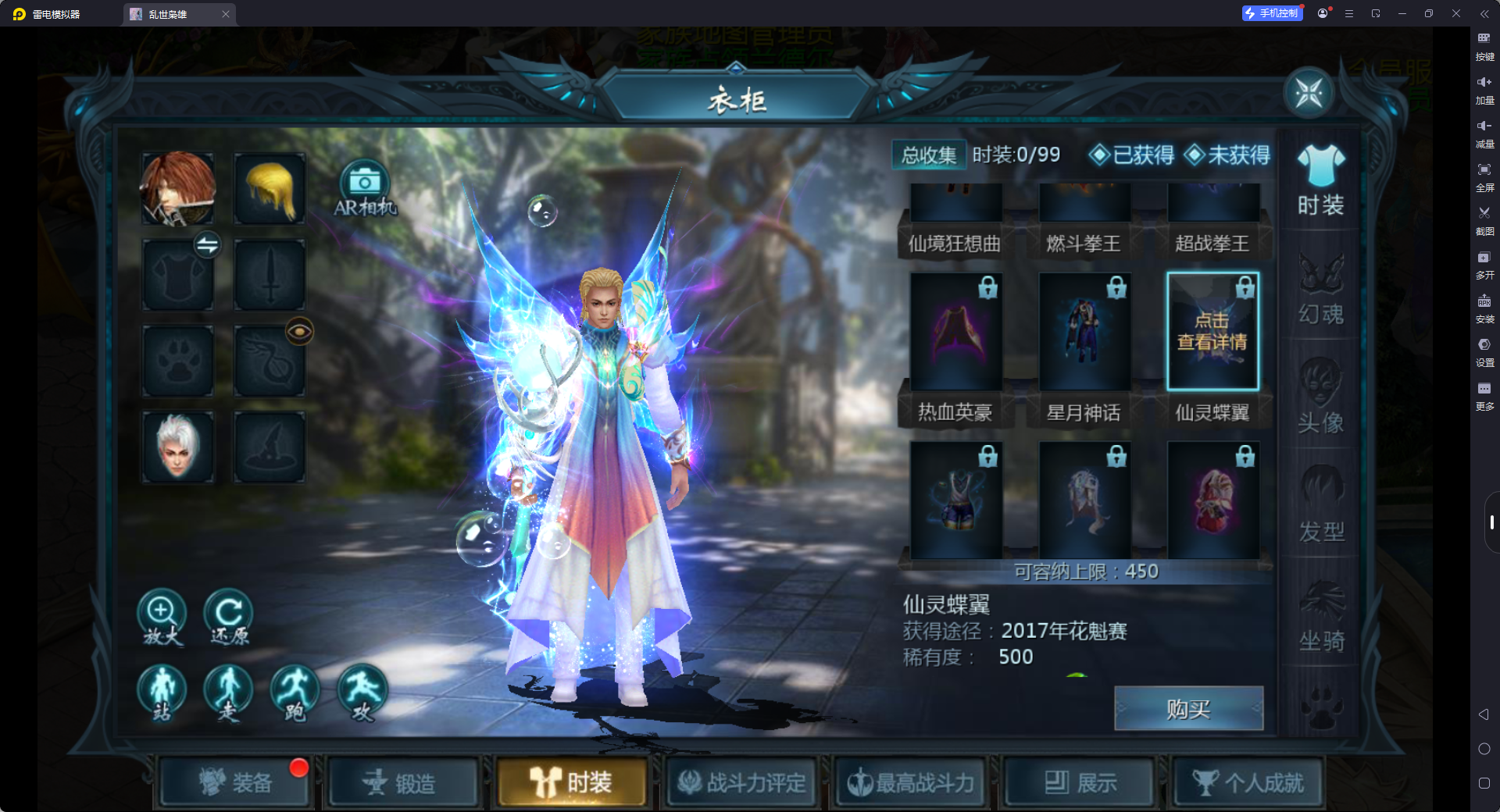Select the 仙灵蝶翼 costume tile

click(1212, 332)
